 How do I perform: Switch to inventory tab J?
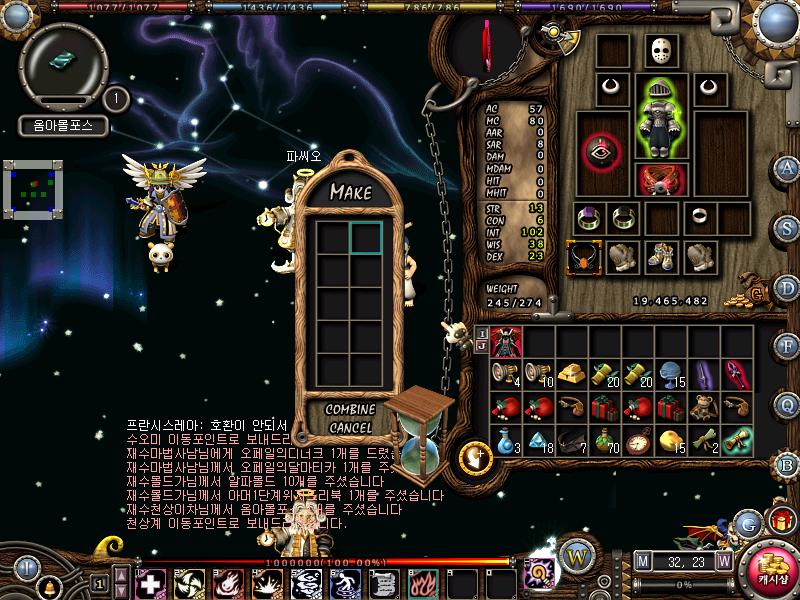click(x=481, y=347)
